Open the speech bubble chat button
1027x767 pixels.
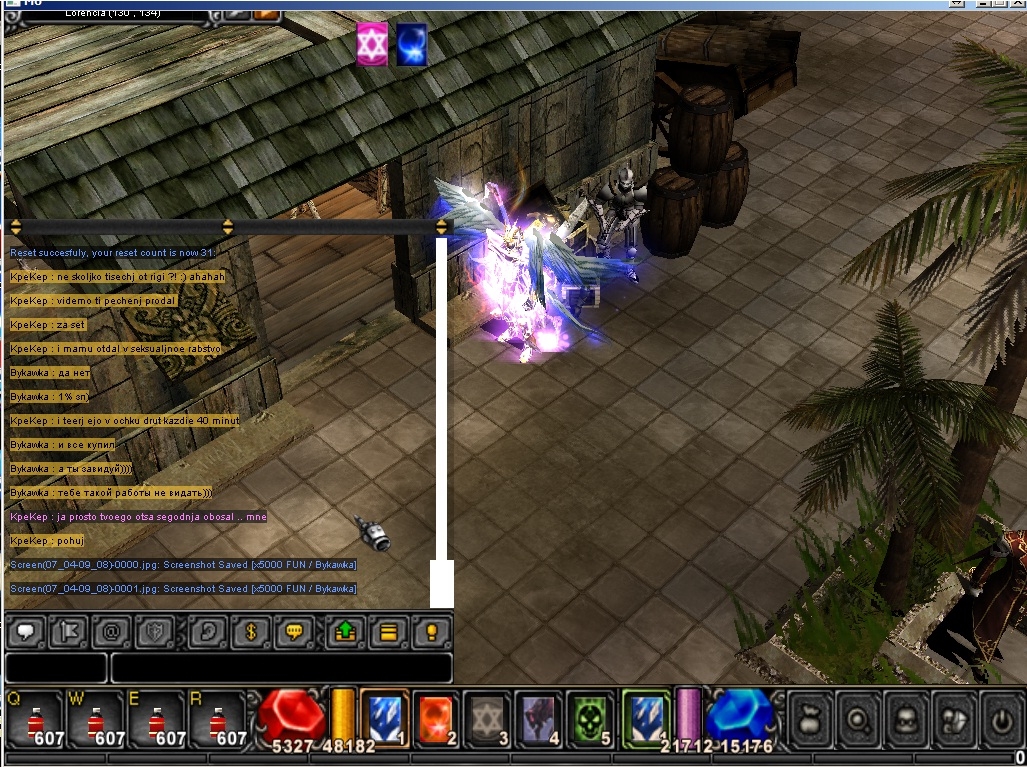click(26, 632)
